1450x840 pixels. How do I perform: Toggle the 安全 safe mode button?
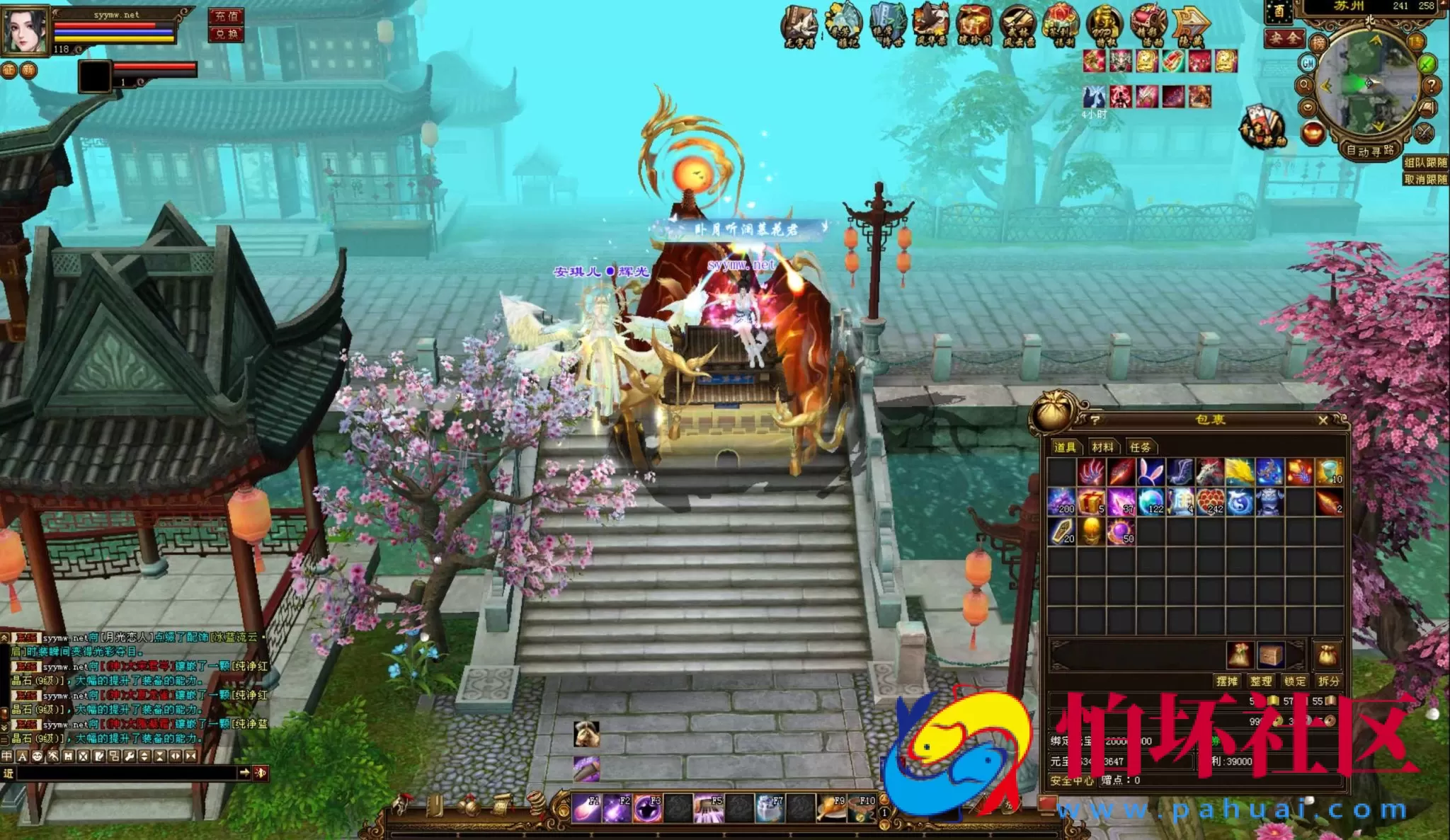[x=1286, y=40]
